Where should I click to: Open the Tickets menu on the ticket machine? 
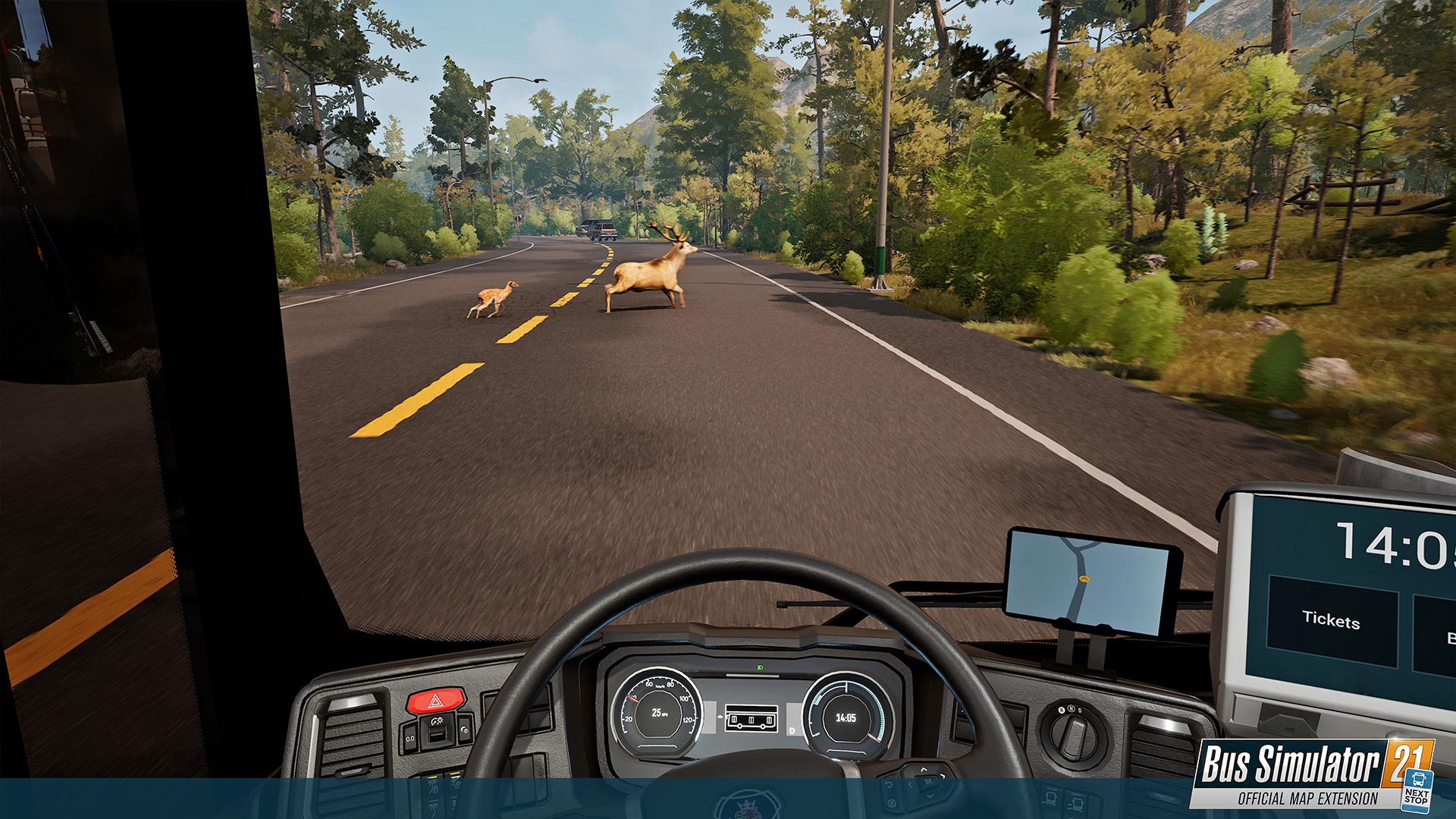(x=1331, y=620)
